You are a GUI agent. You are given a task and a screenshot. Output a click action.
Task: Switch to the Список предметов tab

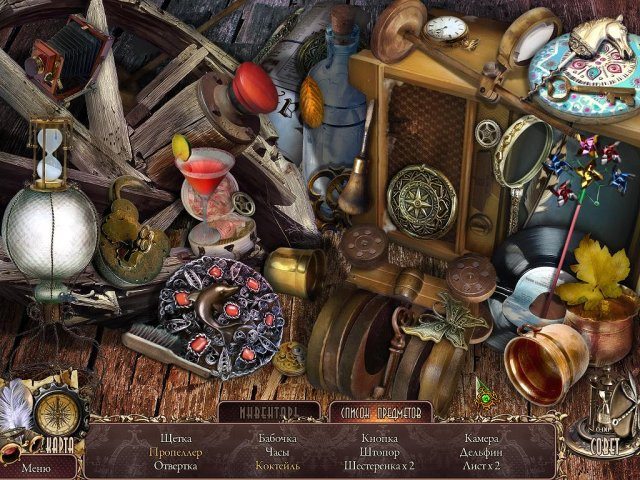coord(380,412)
